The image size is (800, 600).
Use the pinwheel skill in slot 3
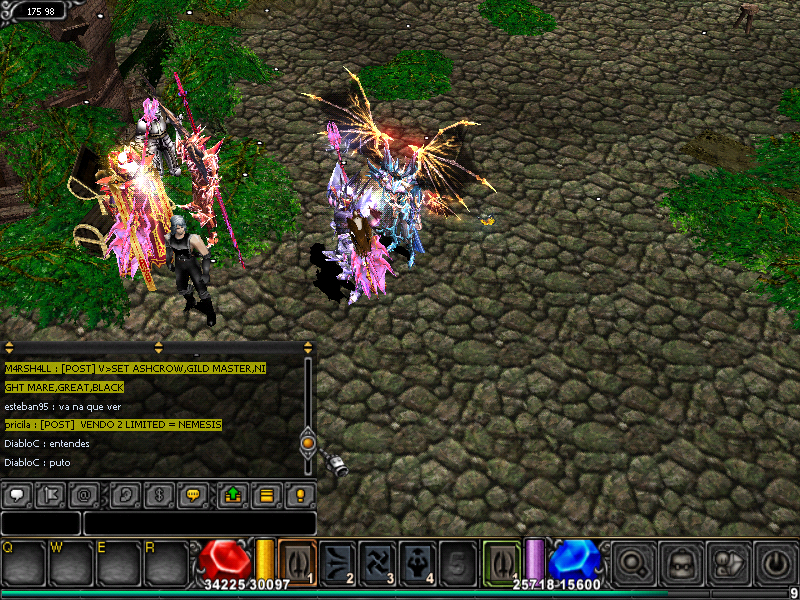[x=378, y=560]
